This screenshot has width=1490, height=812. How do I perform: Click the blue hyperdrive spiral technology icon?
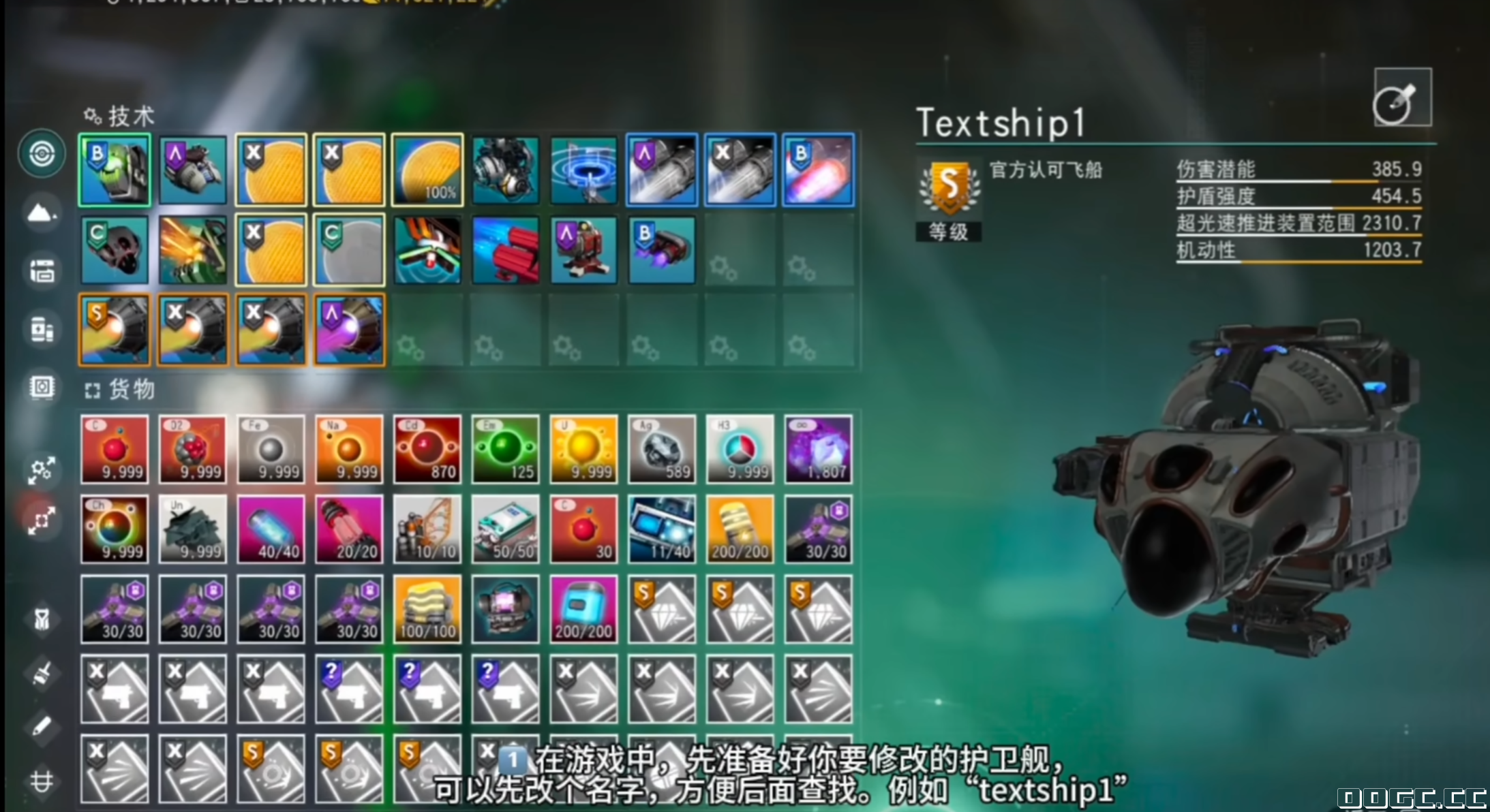point(583,170)
